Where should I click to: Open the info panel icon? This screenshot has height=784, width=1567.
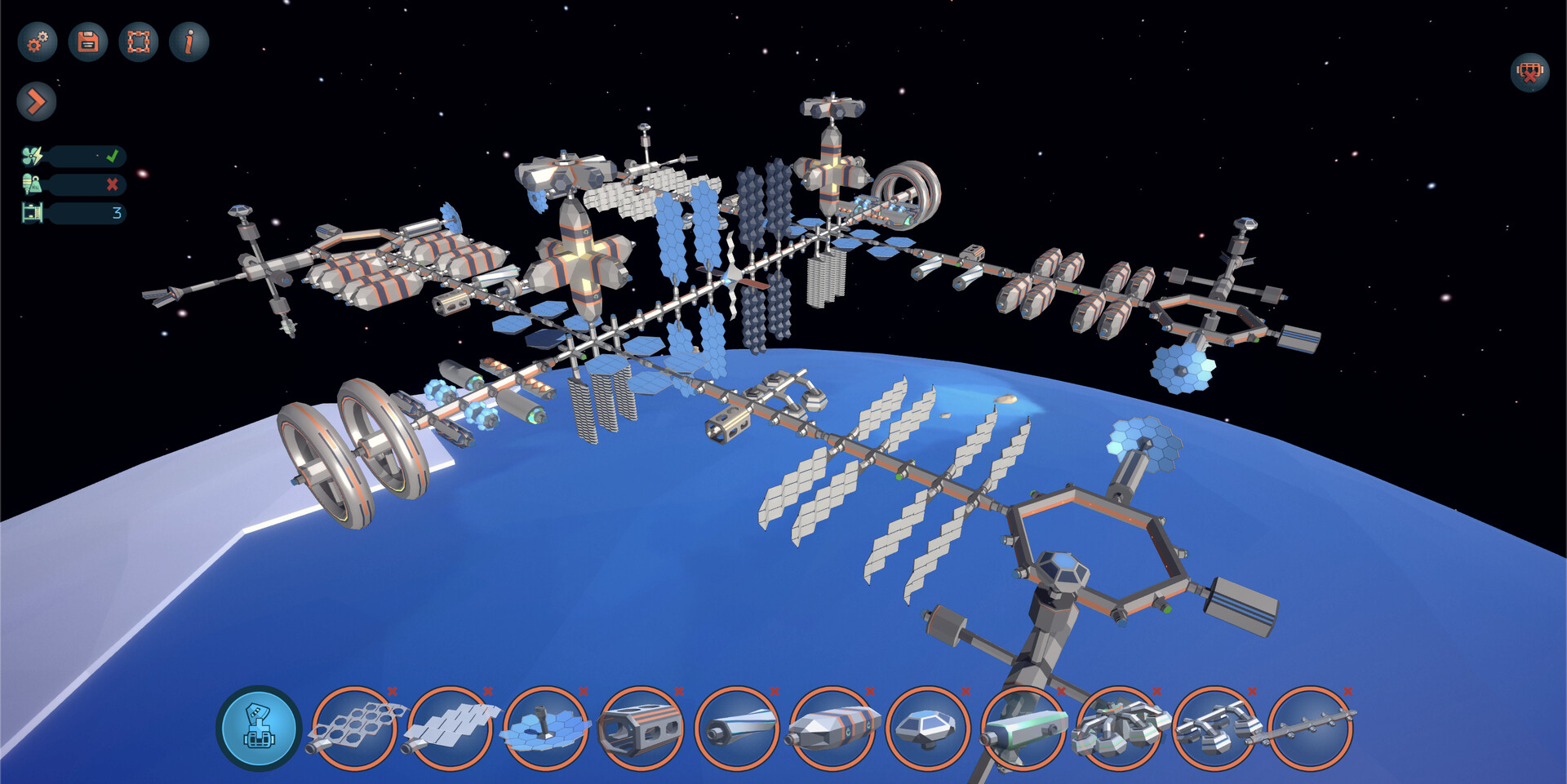point(189,42)
